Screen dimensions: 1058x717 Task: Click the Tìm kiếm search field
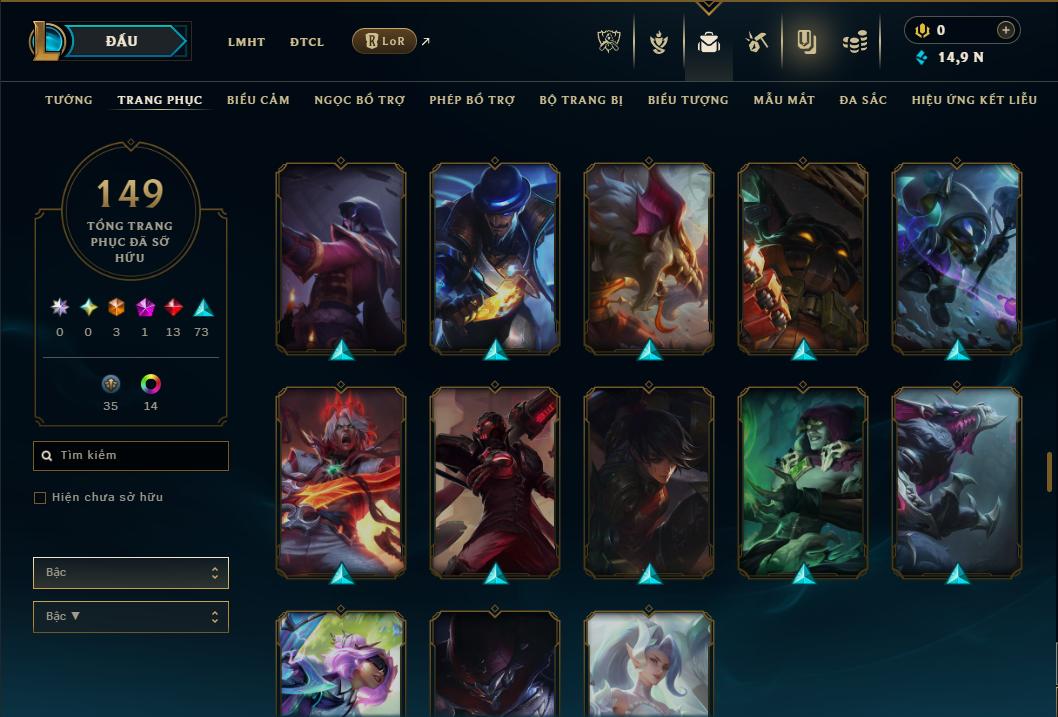(x=131, y=456)
